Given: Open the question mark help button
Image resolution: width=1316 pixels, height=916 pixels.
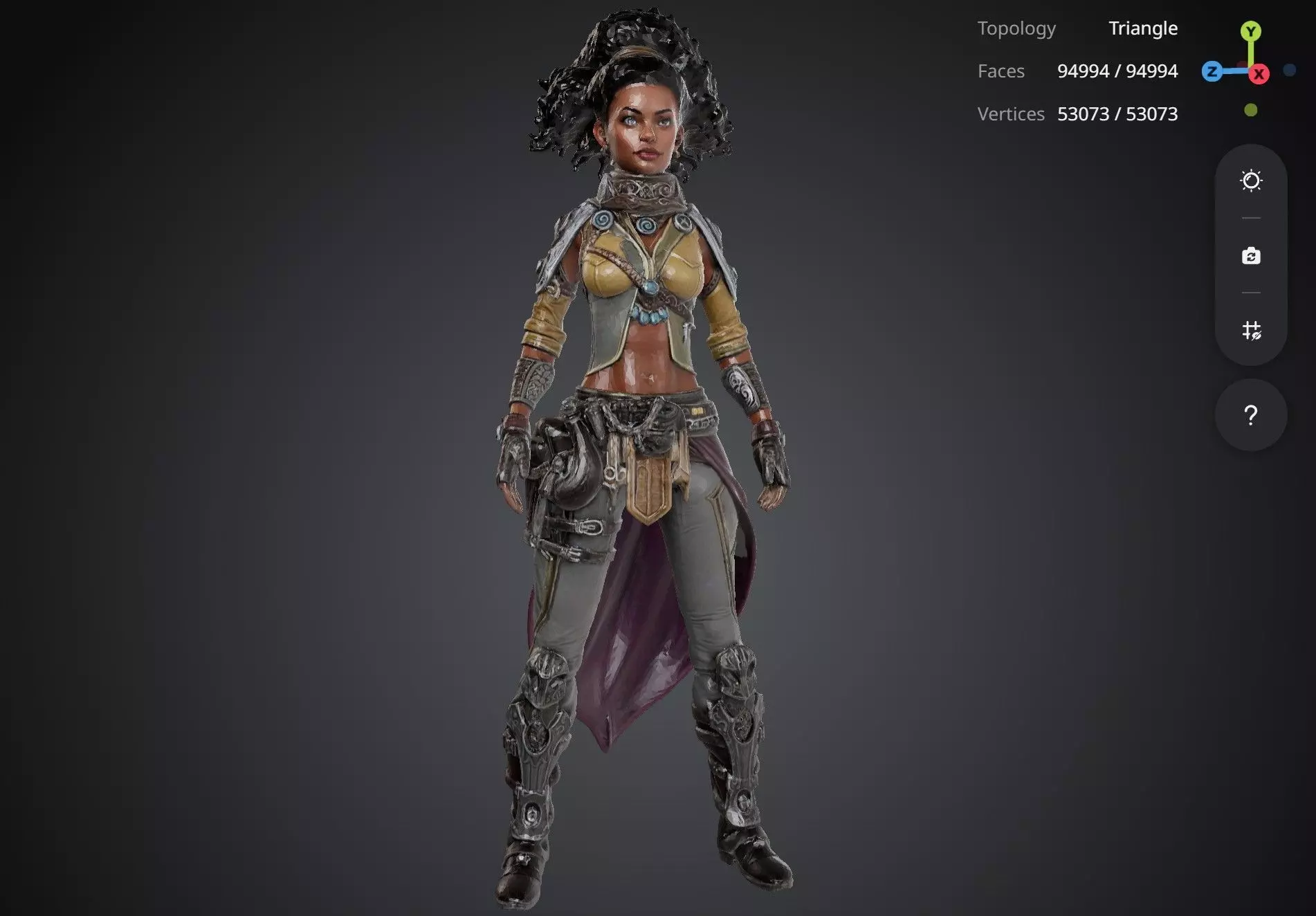Looking at the screenshot, I should coord(1250,415).
